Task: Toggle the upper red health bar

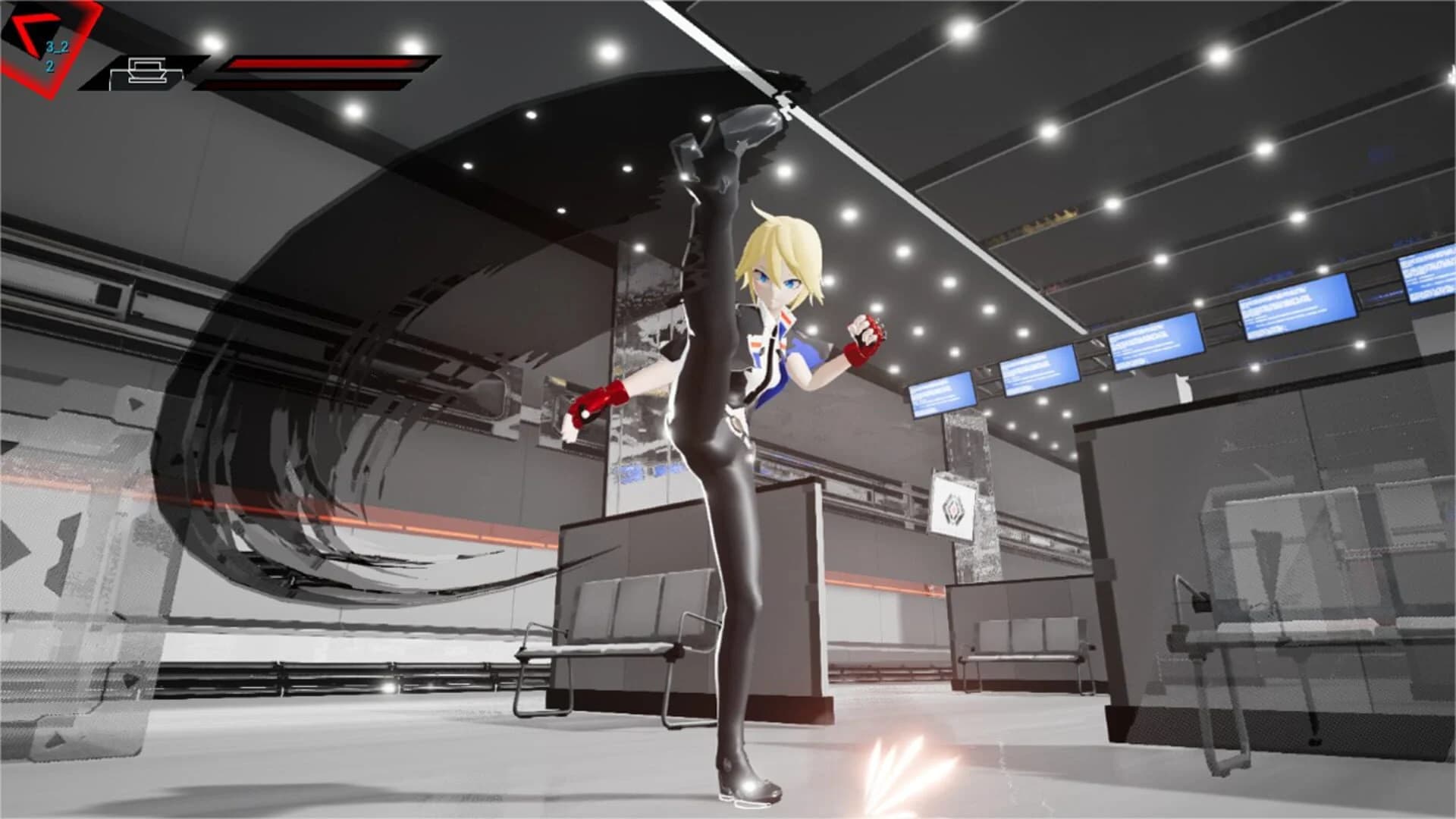Action: pos(326,62)
